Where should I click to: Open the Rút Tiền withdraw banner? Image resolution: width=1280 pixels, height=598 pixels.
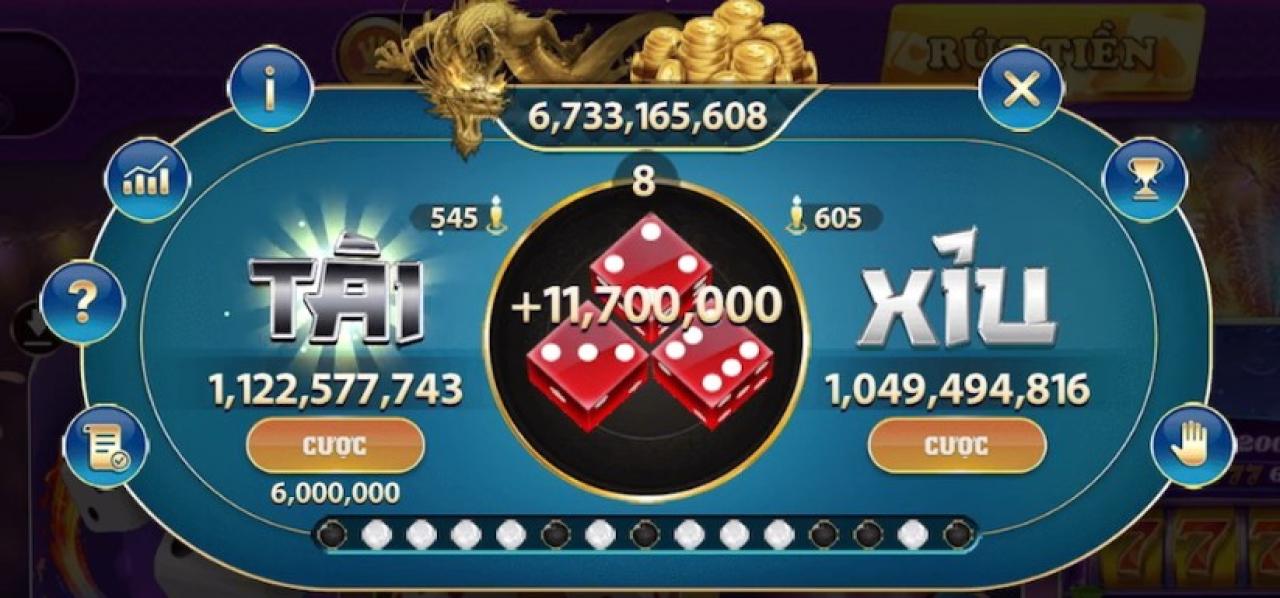pyautogui.click(x=1042, y=50)
